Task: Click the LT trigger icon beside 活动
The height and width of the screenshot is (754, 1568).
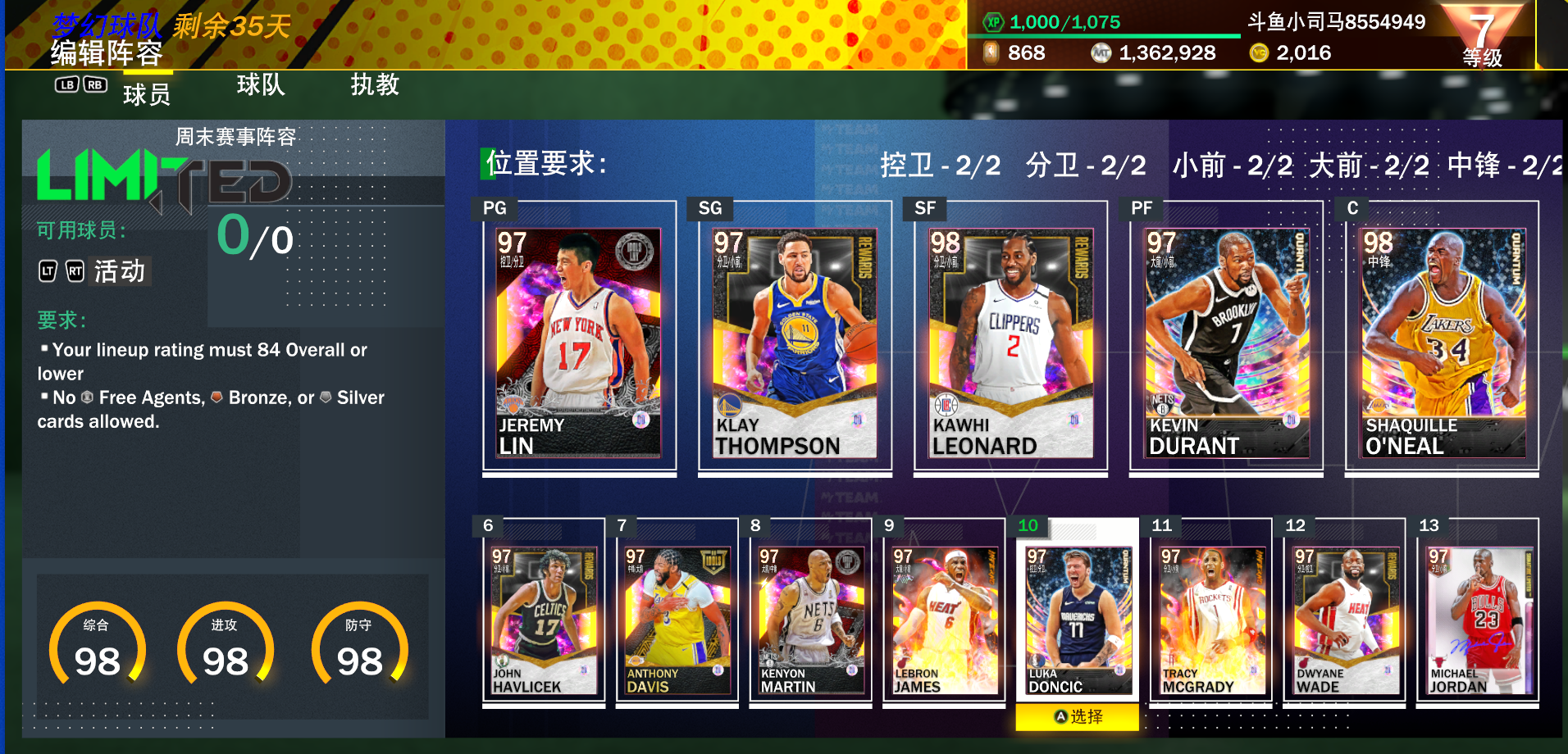Action: [x=48, y=271]
